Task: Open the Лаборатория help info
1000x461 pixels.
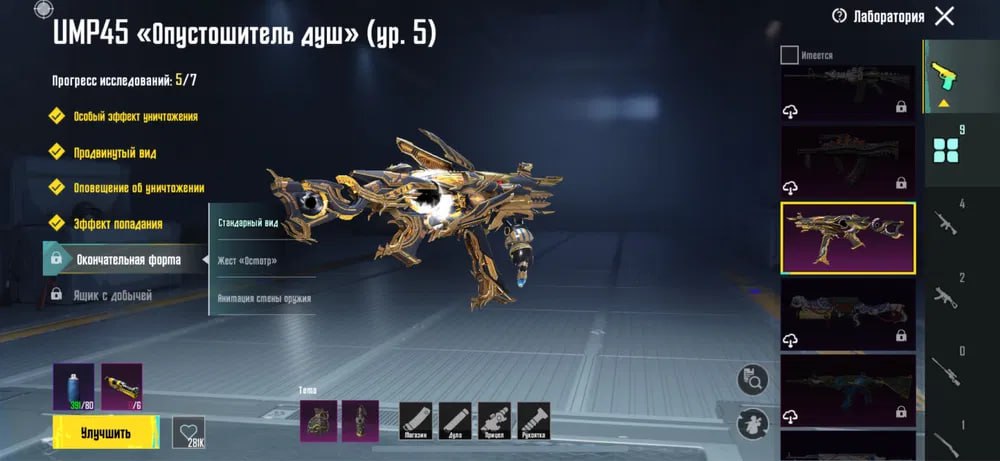Action: pyautogui.click(x=839, y=16)
